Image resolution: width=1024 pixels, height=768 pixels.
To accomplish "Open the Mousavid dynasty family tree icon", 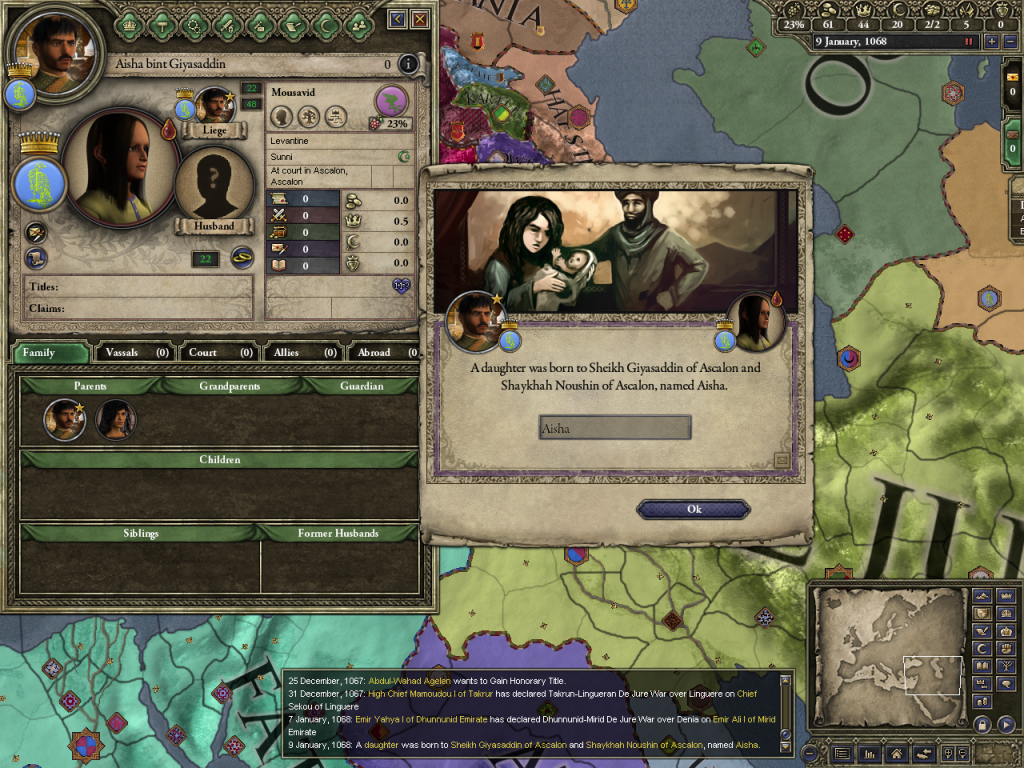I will click(x=391, y=100).
